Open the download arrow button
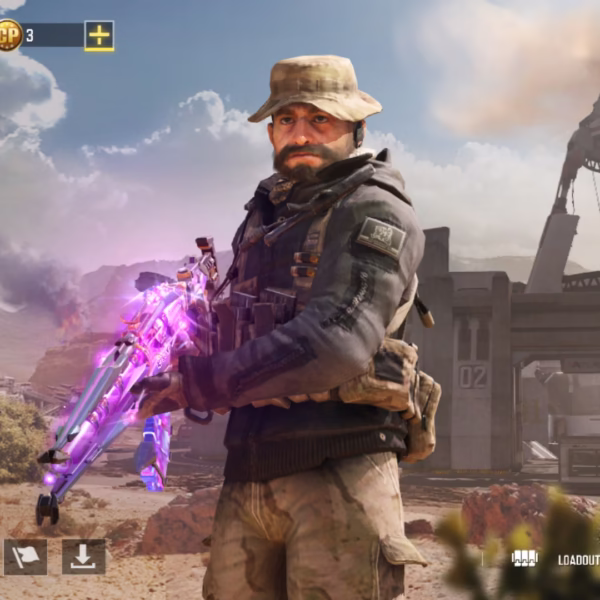 pos(83,557)
